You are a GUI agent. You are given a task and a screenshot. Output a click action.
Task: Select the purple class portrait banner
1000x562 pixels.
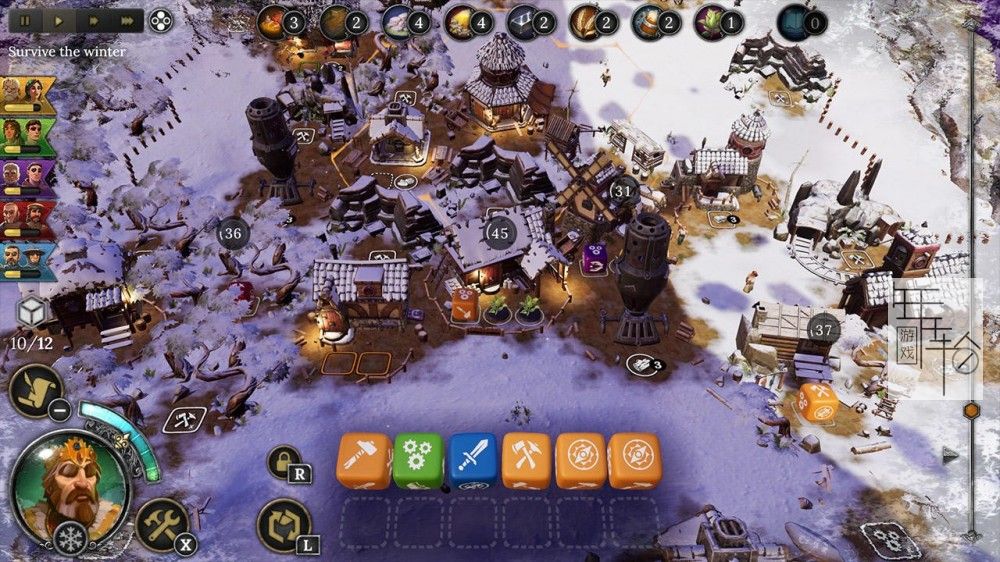click(27, 177)
